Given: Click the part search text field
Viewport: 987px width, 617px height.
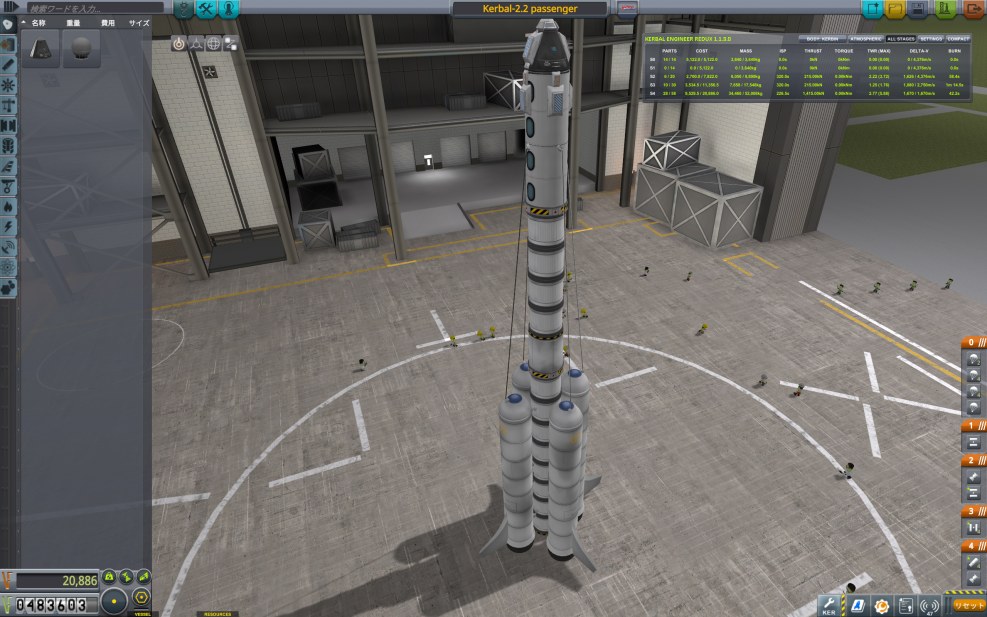Looking at the screenshot, I should point(85,8).
